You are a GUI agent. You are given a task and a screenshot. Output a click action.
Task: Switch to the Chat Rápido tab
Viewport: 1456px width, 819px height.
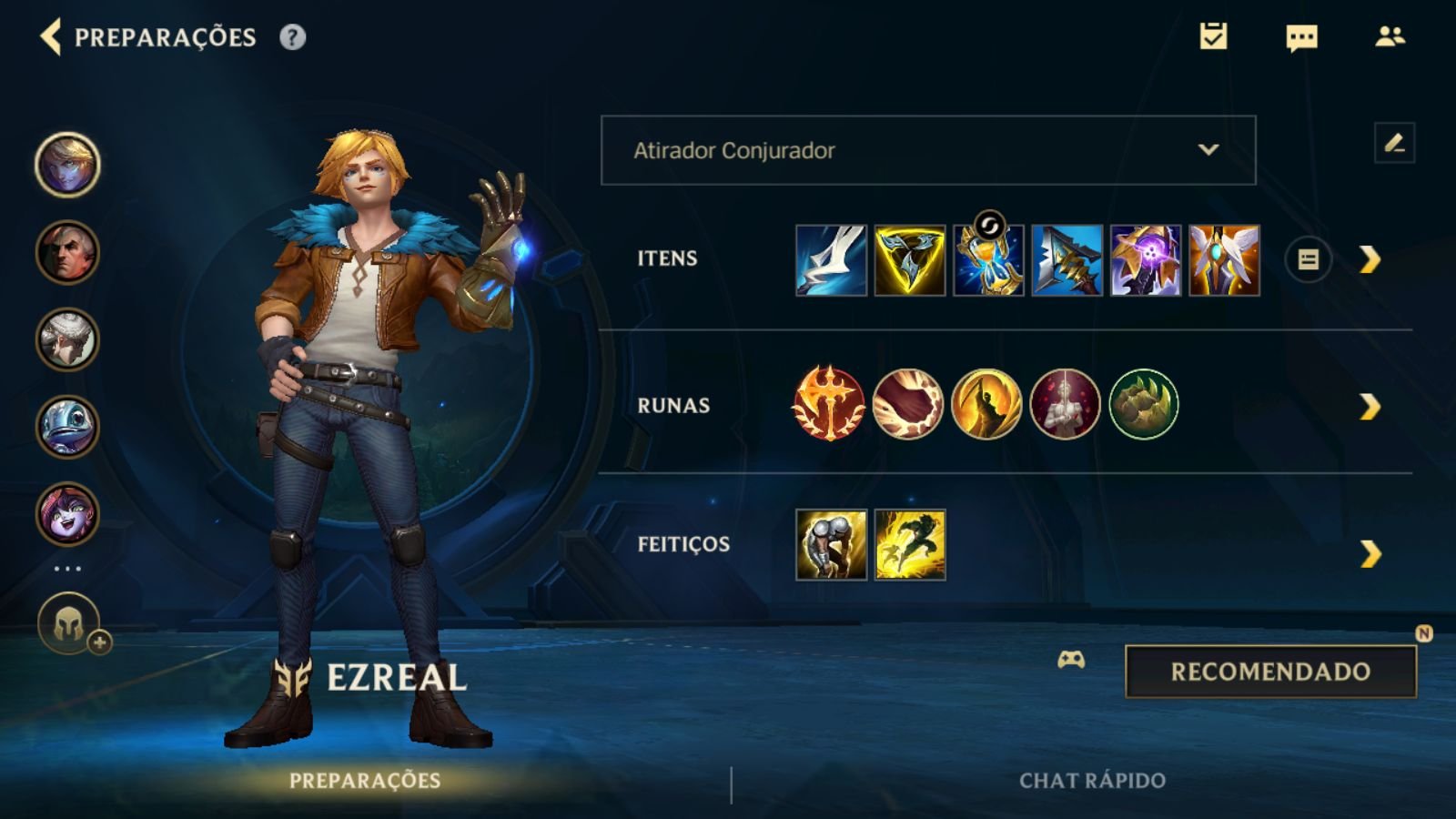coord(1092,781)
